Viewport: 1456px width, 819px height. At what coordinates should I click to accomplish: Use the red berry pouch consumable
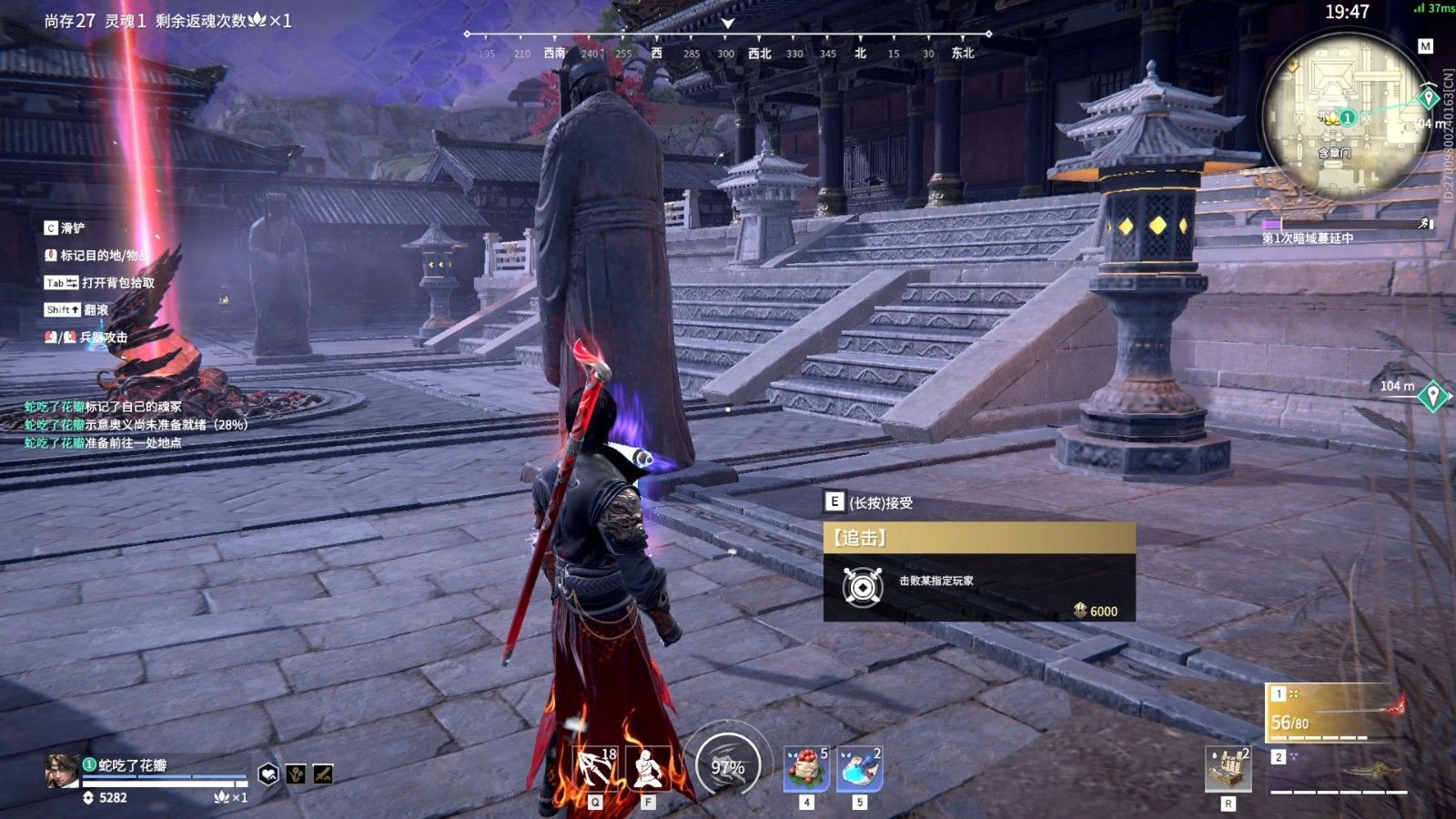pyautogui.click(x=806, y=770)
